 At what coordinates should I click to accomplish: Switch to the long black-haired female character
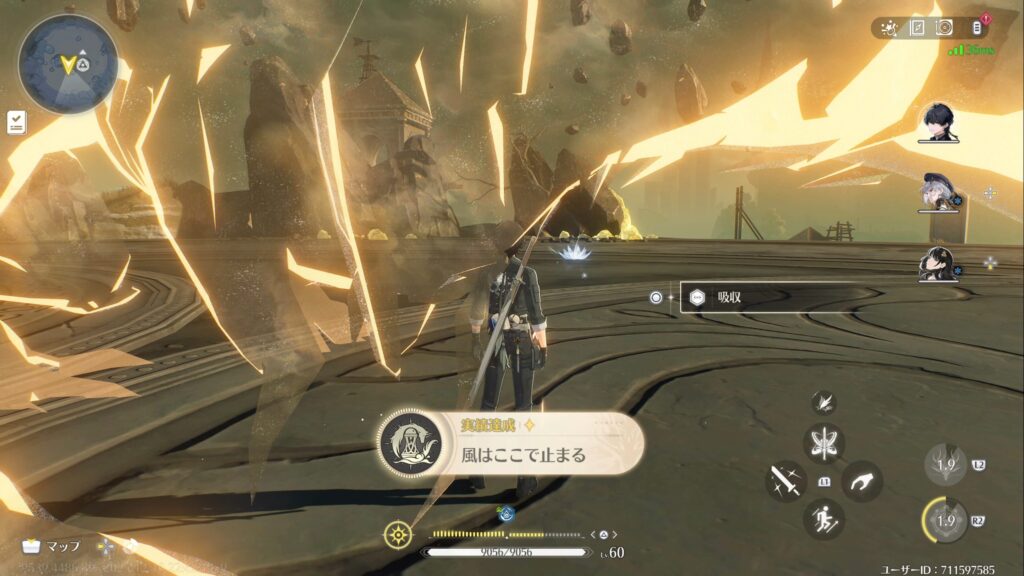[x=936, y=263]
